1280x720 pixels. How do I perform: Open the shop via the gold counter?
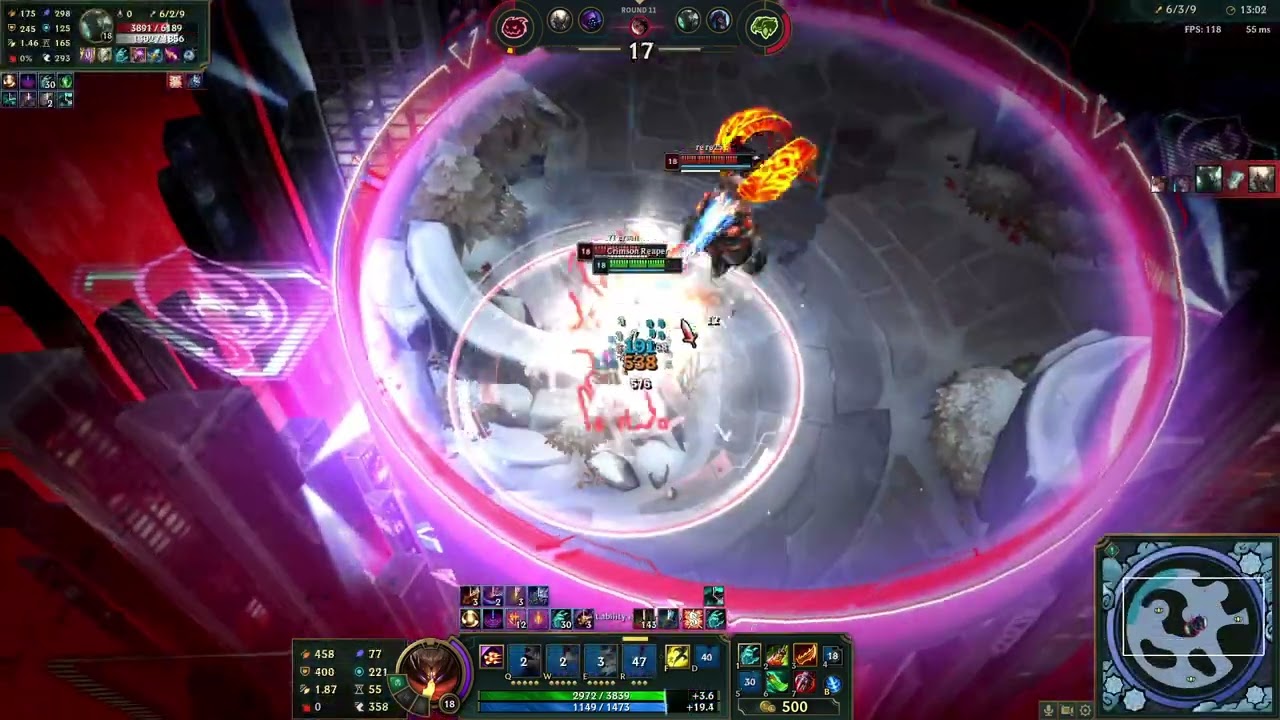[784, 707]
